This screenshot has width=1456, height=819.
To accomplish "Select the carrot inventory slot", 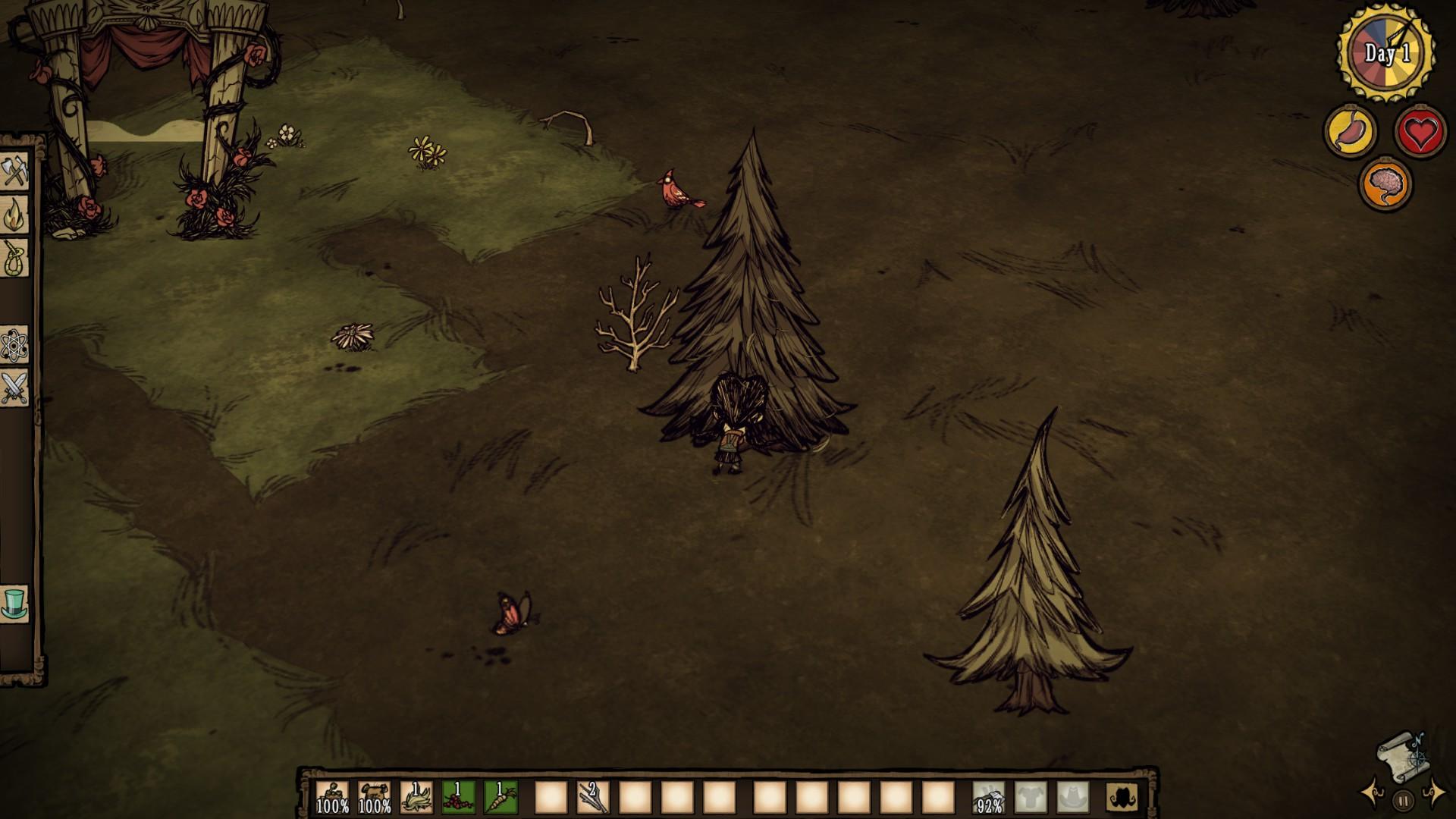I will (500, 797).
